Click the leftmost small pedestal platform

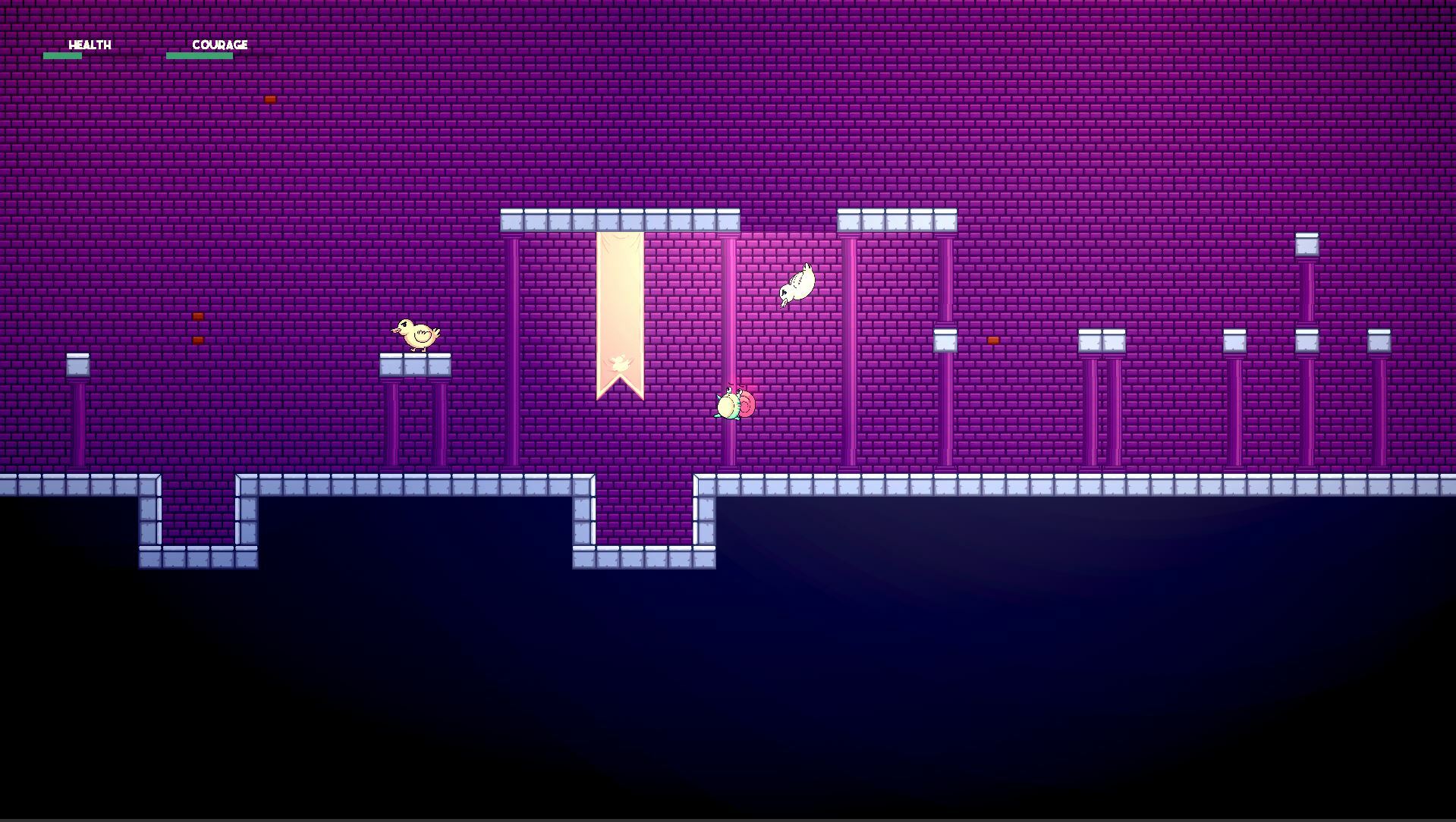point(79,365)
